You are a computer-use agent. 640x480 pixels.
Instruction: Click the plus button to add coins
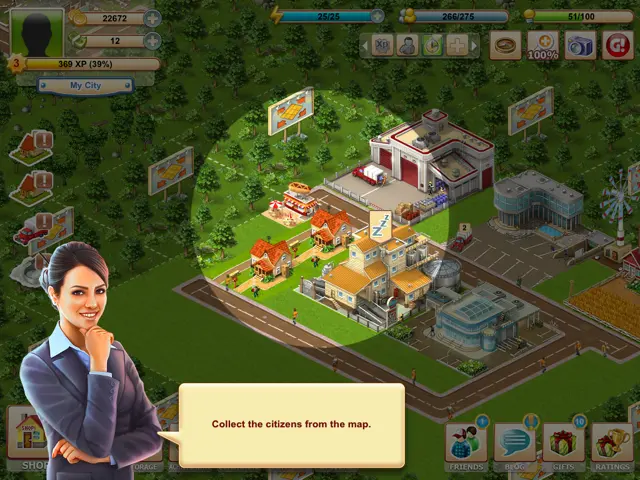point(152,18)
